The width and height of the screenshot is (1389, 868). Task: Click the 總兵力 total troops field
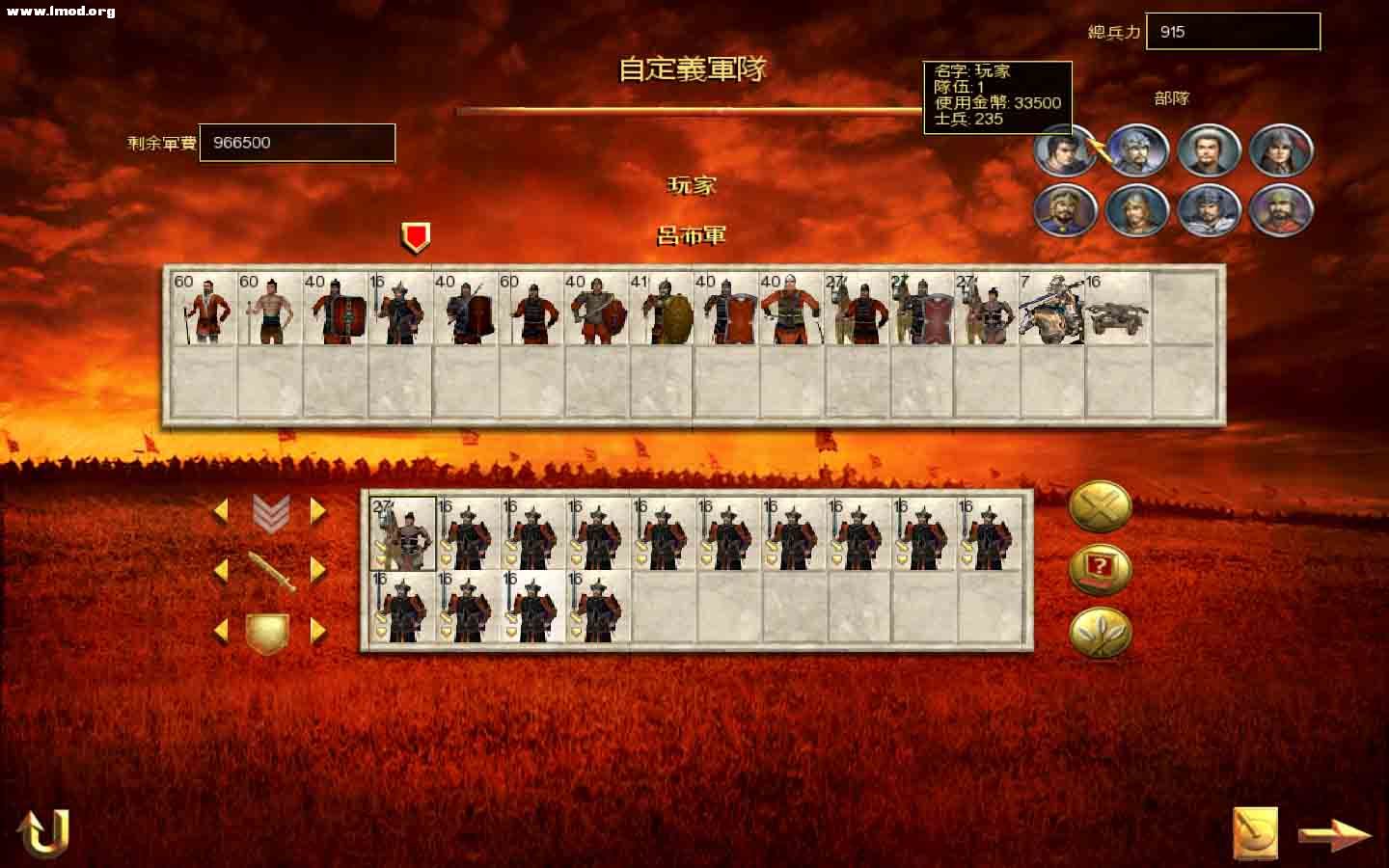point(1232,32)
